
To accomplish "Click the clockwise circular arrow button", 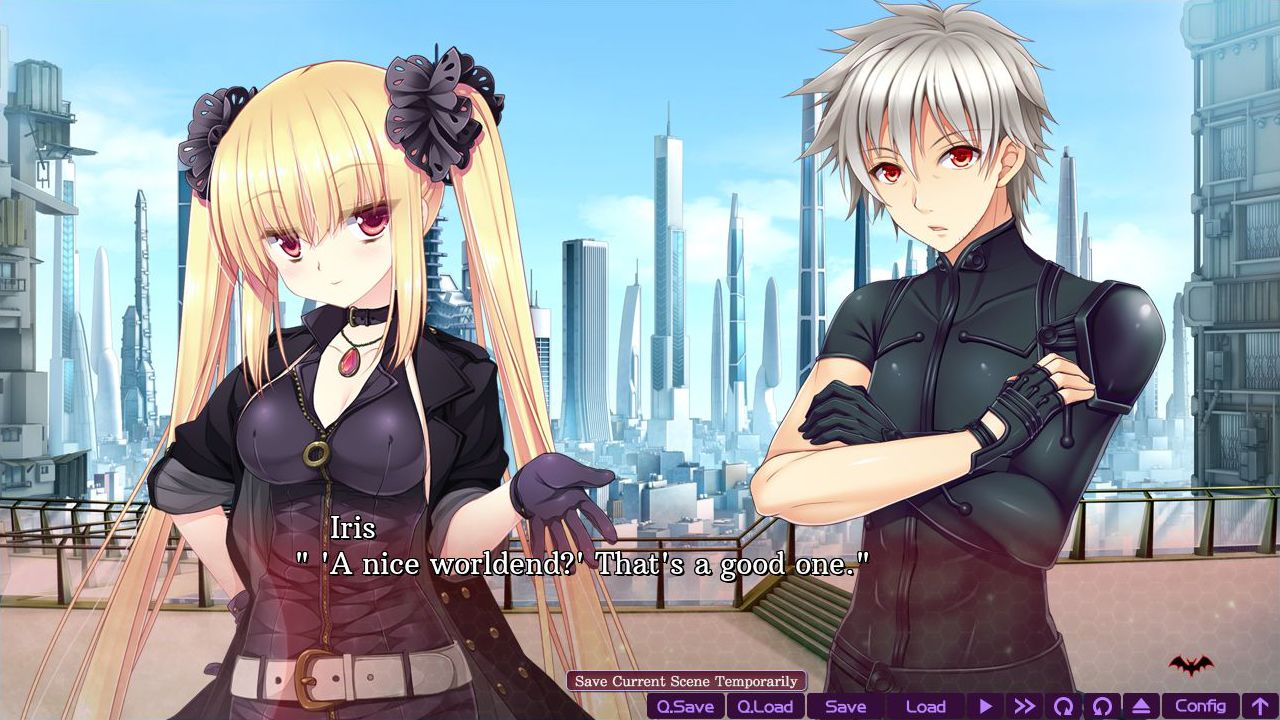I will click(x=1063, y=706).
